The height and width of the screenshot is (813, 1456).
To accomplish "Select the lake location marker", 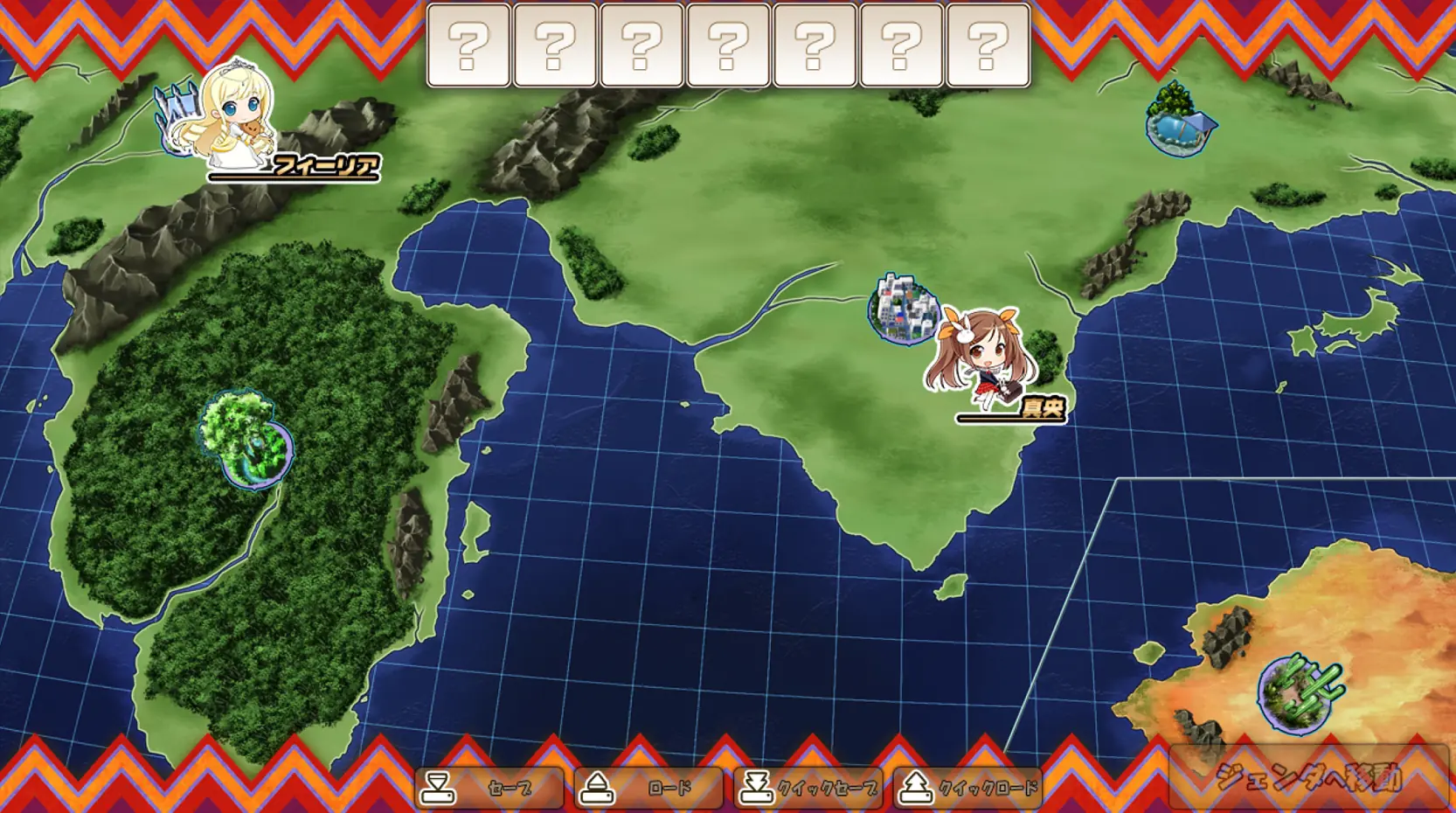I will [1180, 122].
